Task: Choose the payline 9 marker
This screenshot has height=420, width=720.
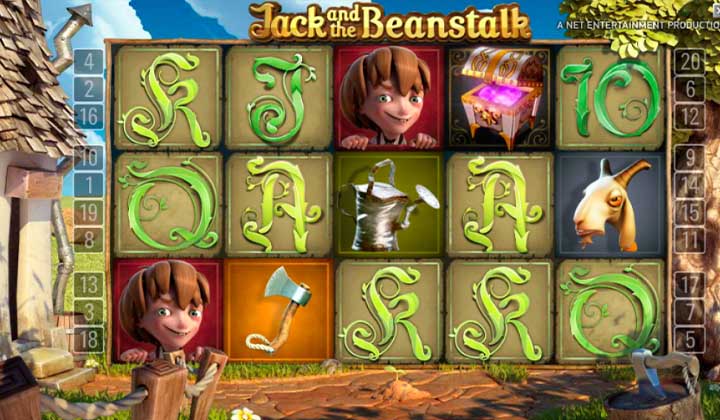Action: [689, 157]
